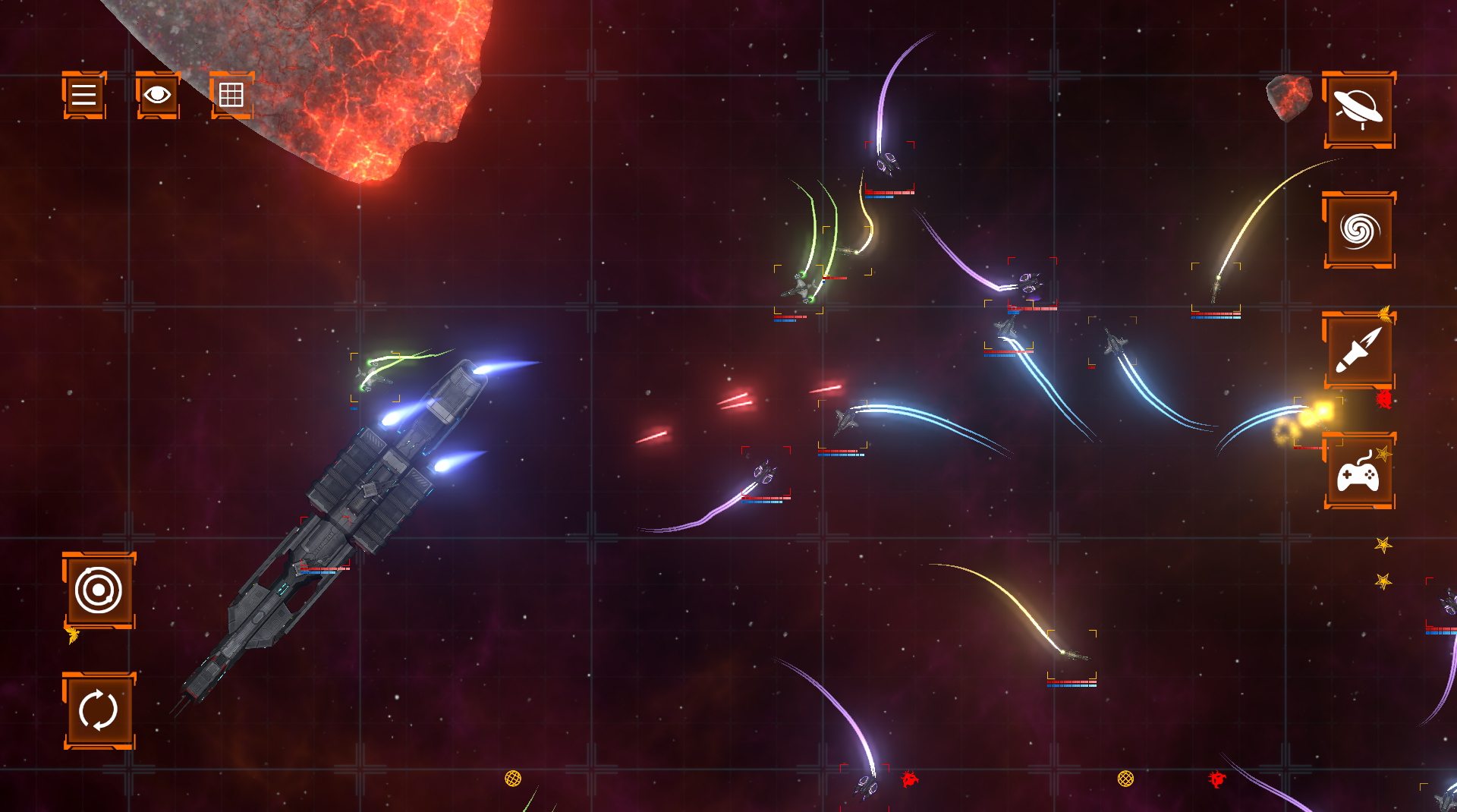Open the hamburger menu panel
Screen dimensions: 1457x812
[82, 96]
